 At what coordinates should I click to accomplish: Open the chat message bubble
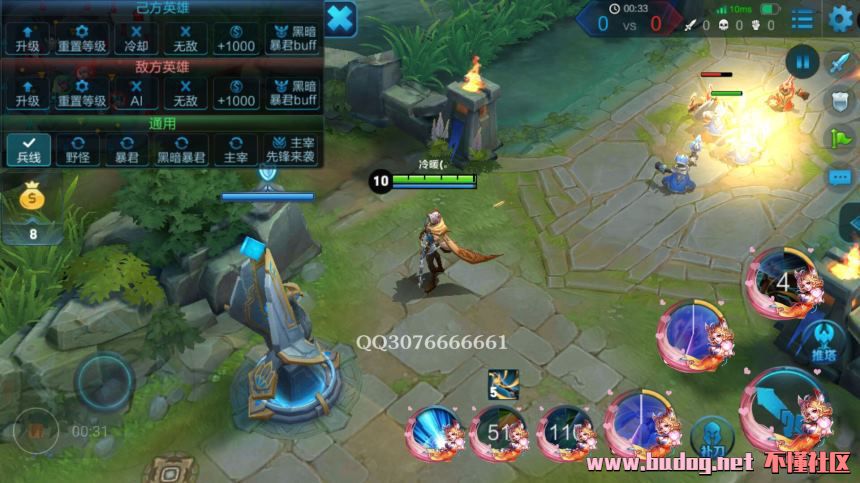click(x=840, y=177)
